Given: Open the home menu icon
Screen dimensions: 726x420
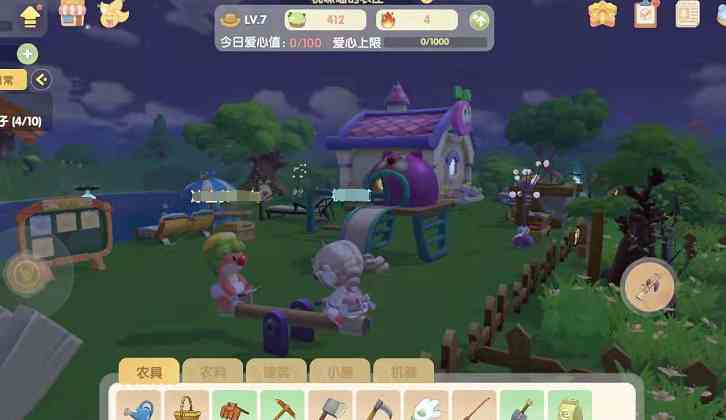Looking at the screenshot, I should [30, 16].
